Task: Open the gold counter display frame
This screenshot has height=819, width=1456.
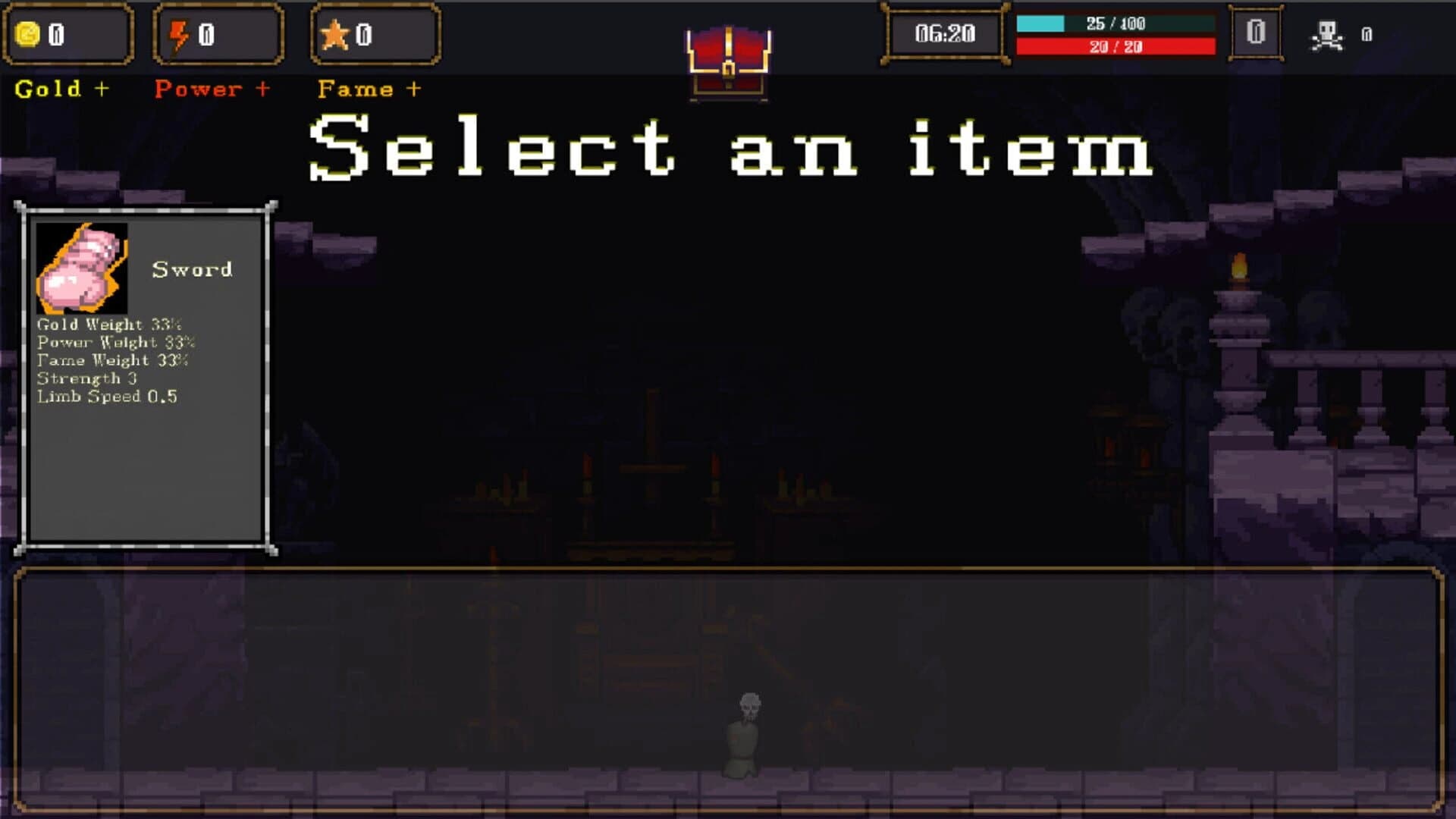Action: point(70,33)
